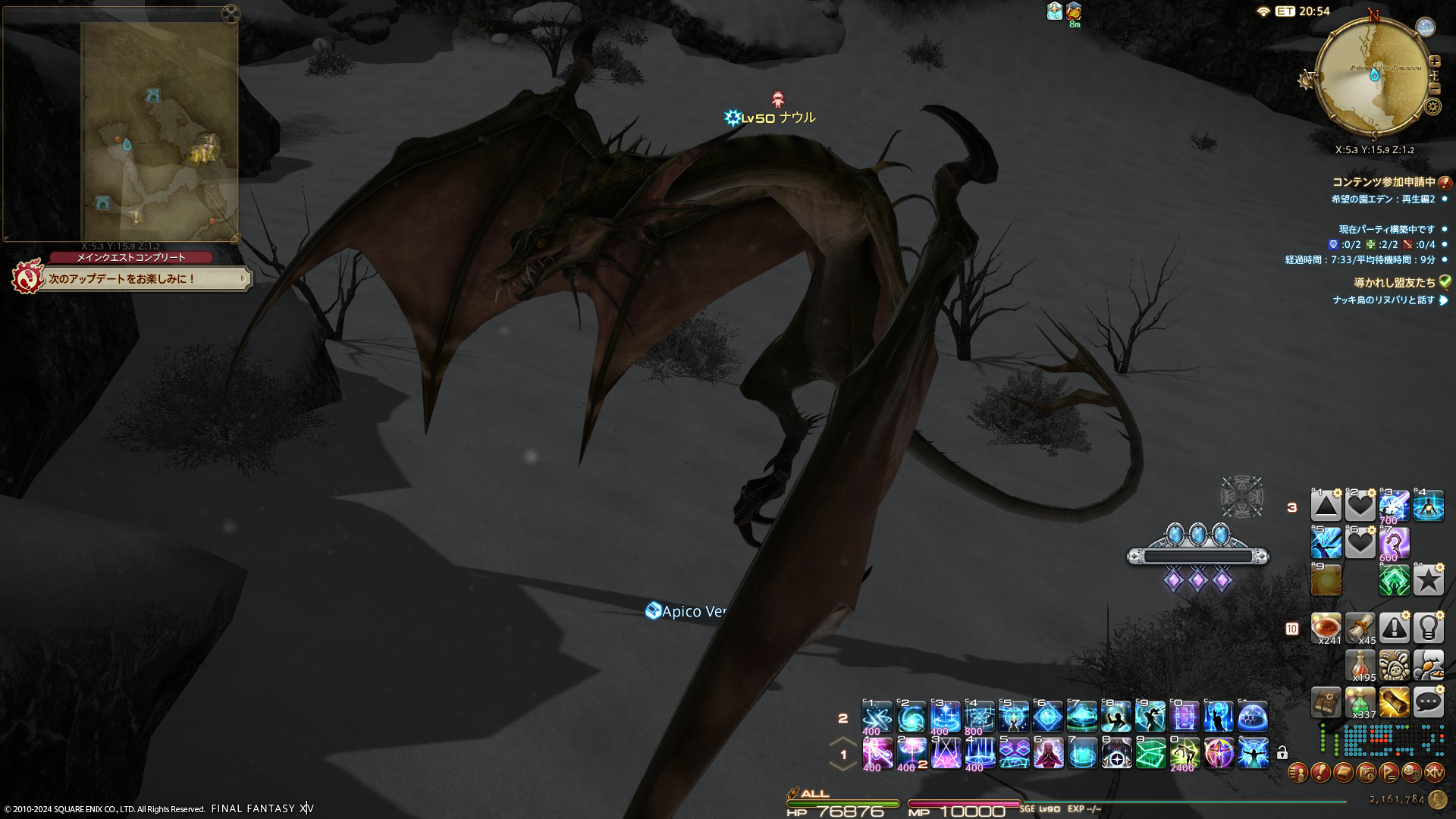Image resolution: width=1456 pixels, height=819 pixels.
Task: Select the quest 導かれし盟友たち in the tracker
Action: (x=1395, y=282)
